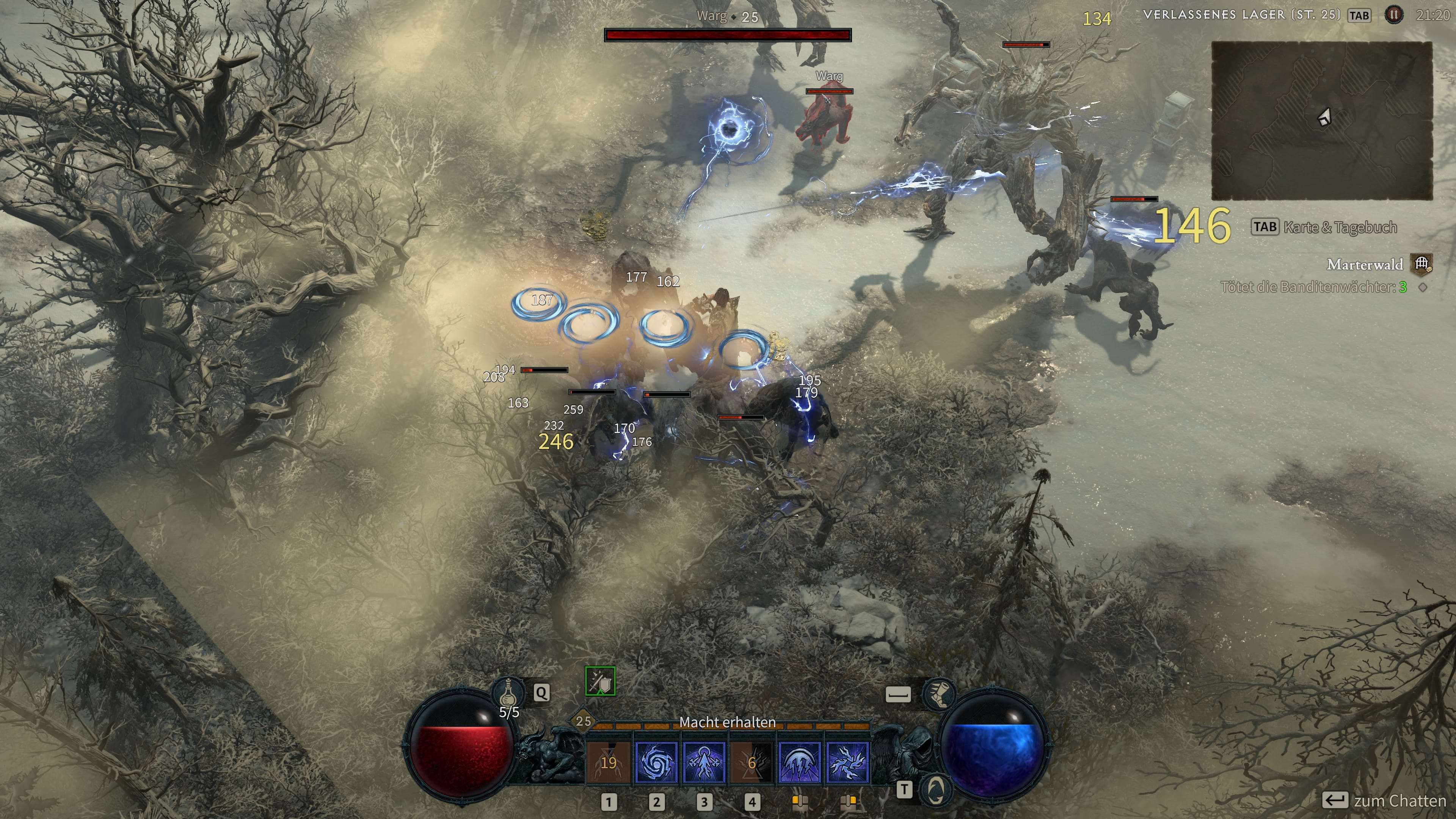Cast the lightning dome skill
Viewport: 1456px width, 819px height.
(x=799, y=763)
